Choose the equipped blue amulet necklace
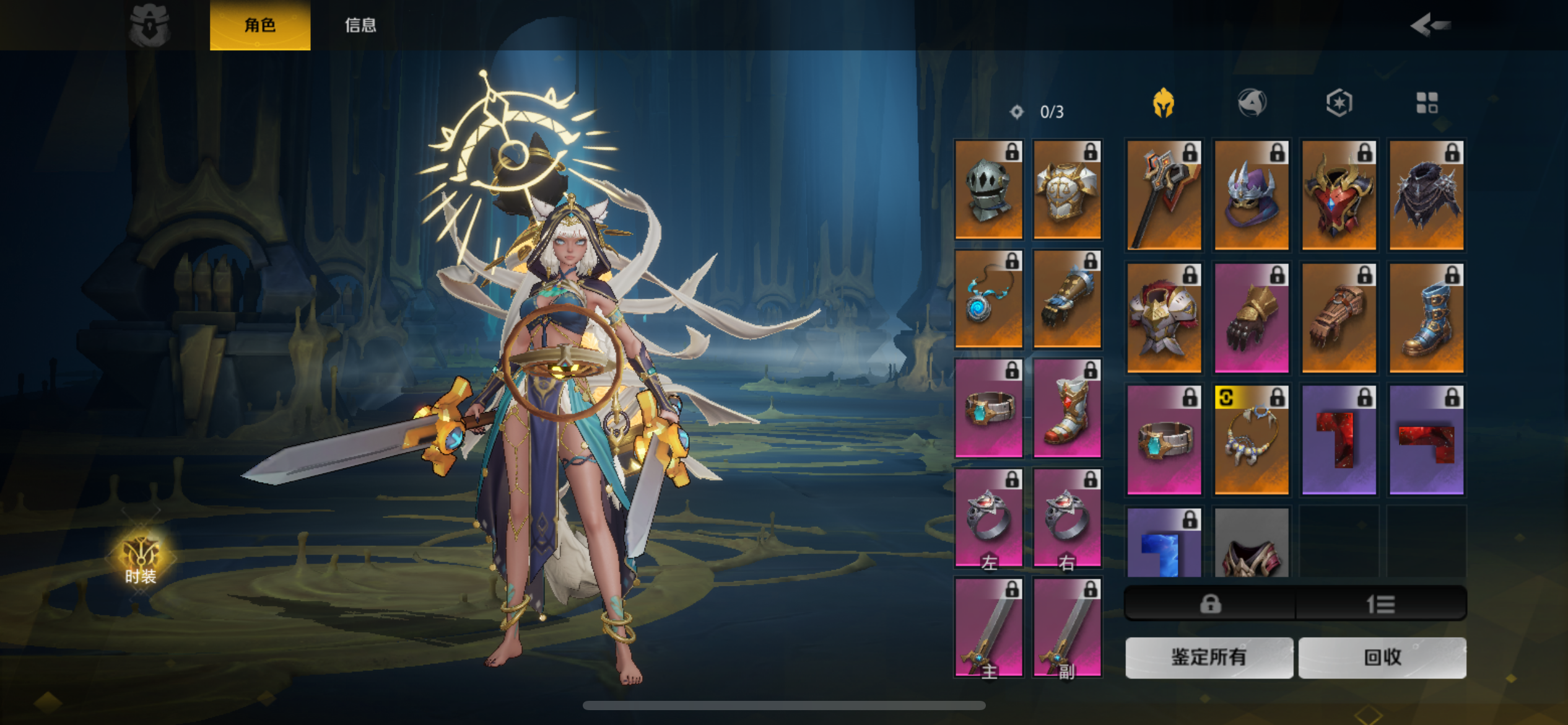The width and height of the screenshot is (1568, 725). point(988,299)
